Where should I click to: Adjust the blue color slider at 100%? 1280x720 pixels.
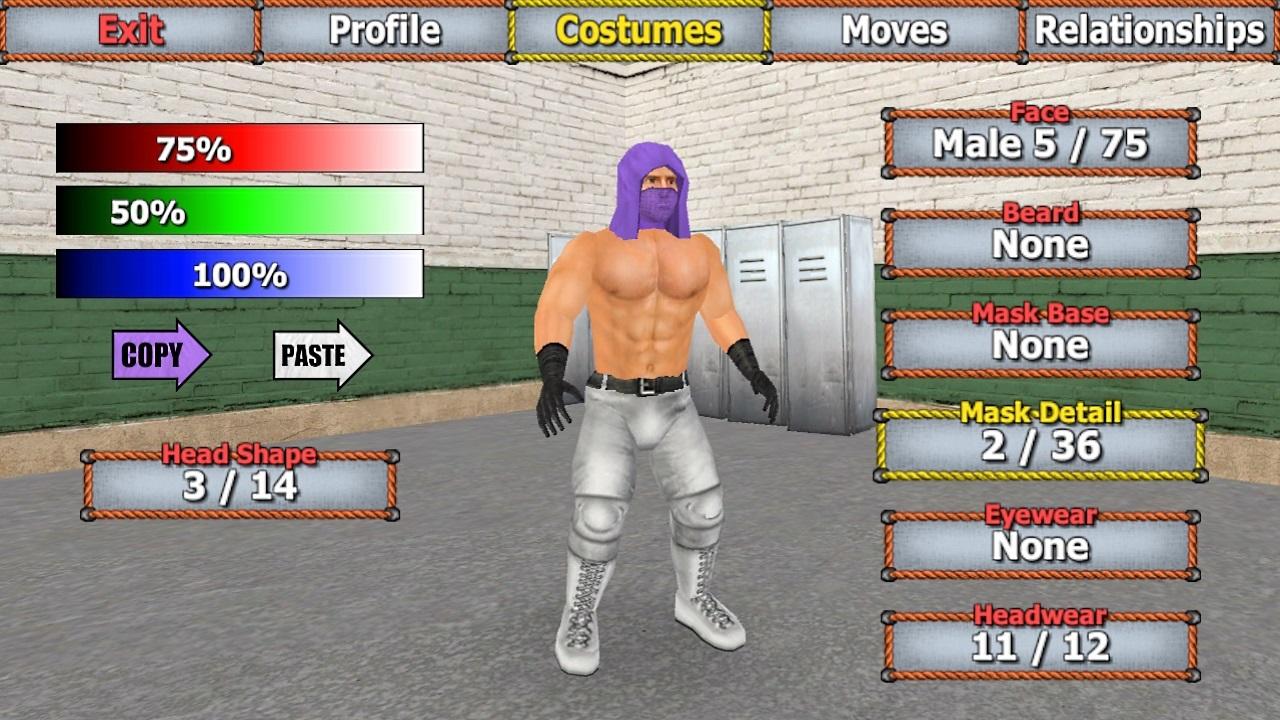pos(240,276)
